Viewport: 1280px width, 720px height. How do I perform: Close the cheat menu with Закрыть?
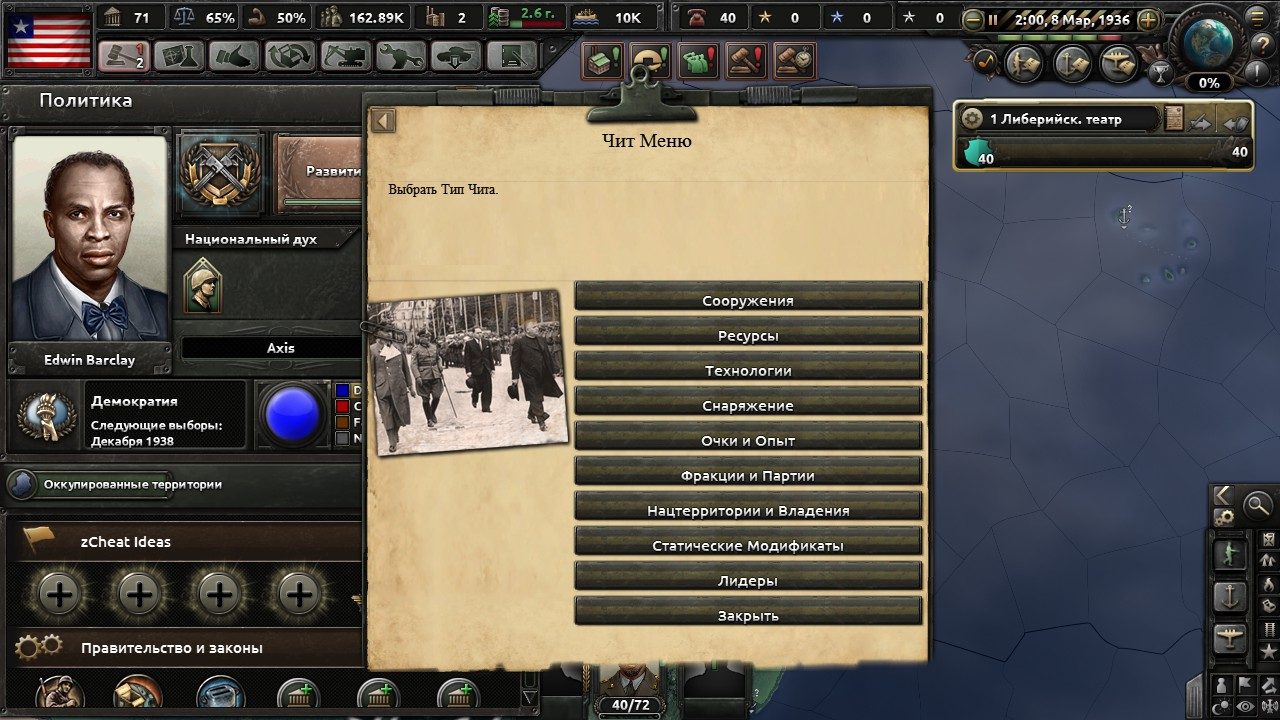point(748,615)
